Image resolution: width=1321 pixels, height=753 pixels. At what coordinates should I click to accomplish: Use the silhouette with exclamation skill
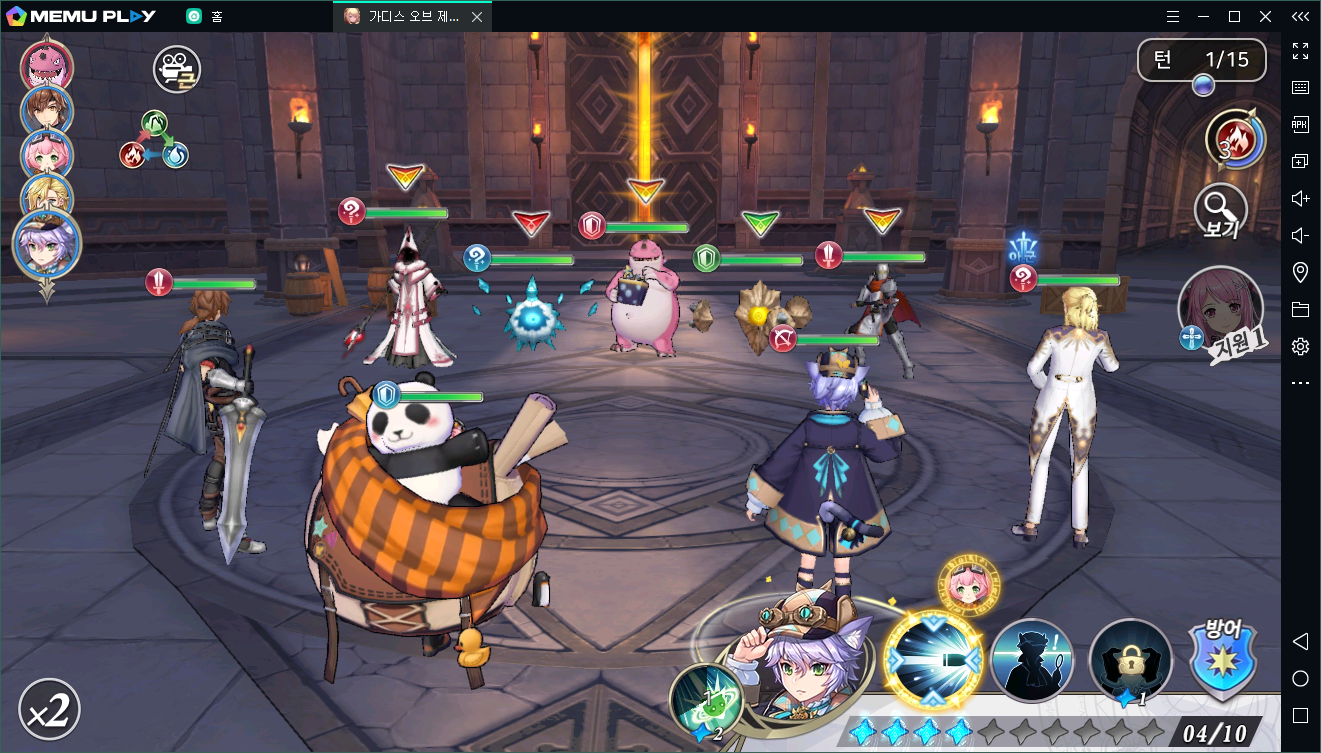pos(1032,661)
